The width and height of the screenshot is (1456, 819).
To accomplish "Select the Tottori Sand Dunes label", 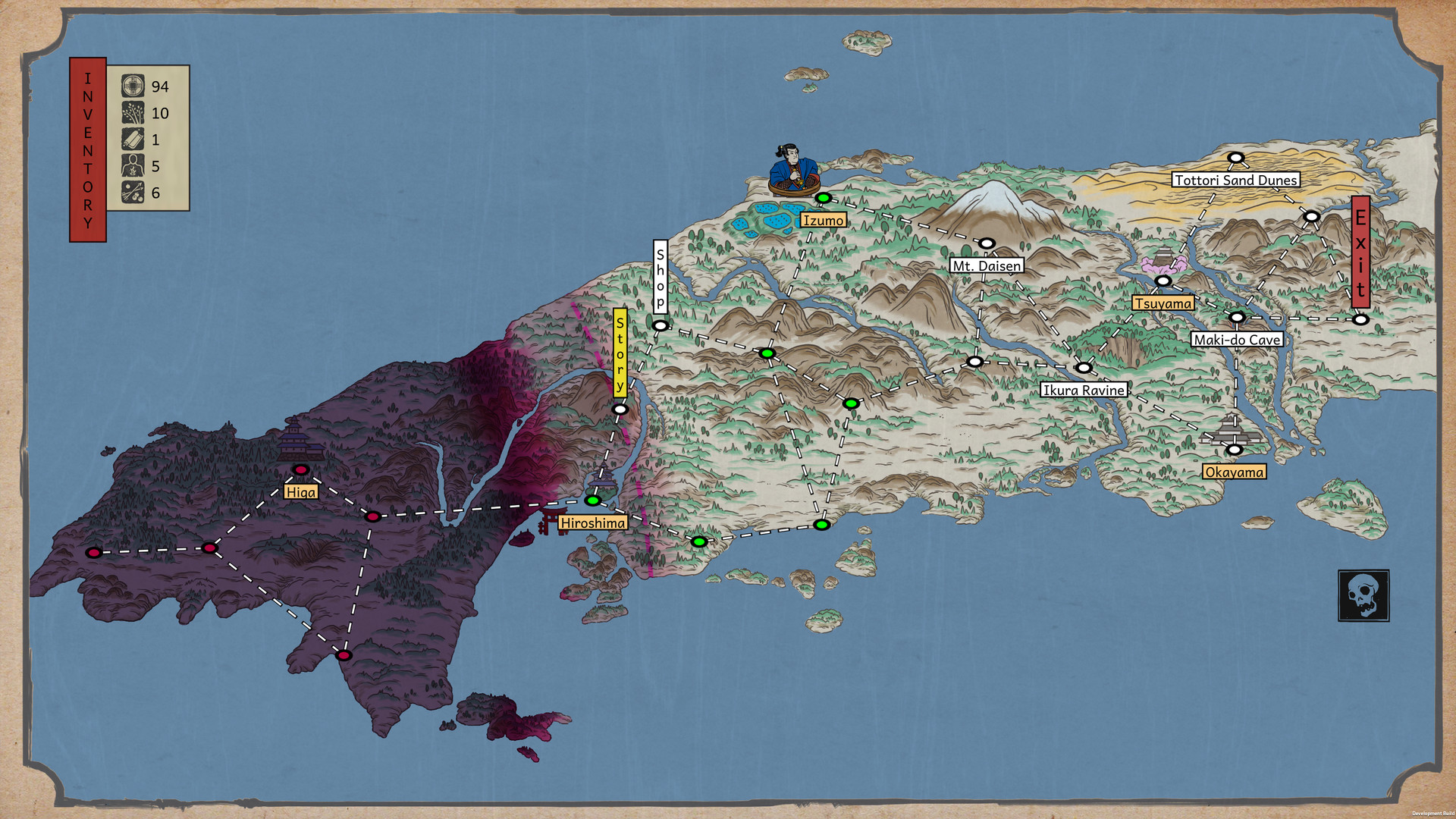I will pyautogui.click(x=1235, y=180).
